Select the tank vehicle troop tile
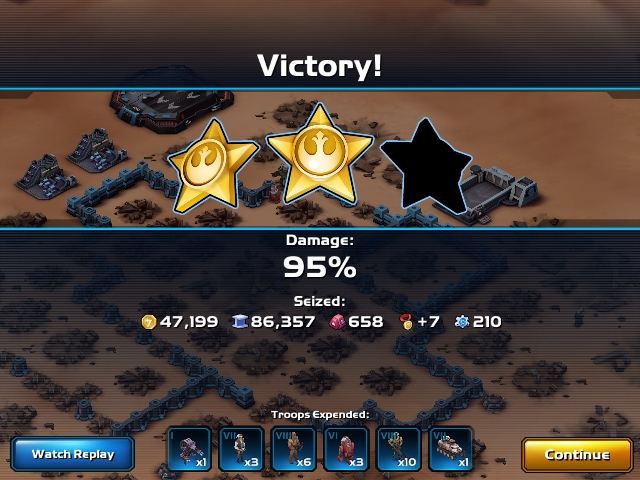 click(x=450, y=449)
